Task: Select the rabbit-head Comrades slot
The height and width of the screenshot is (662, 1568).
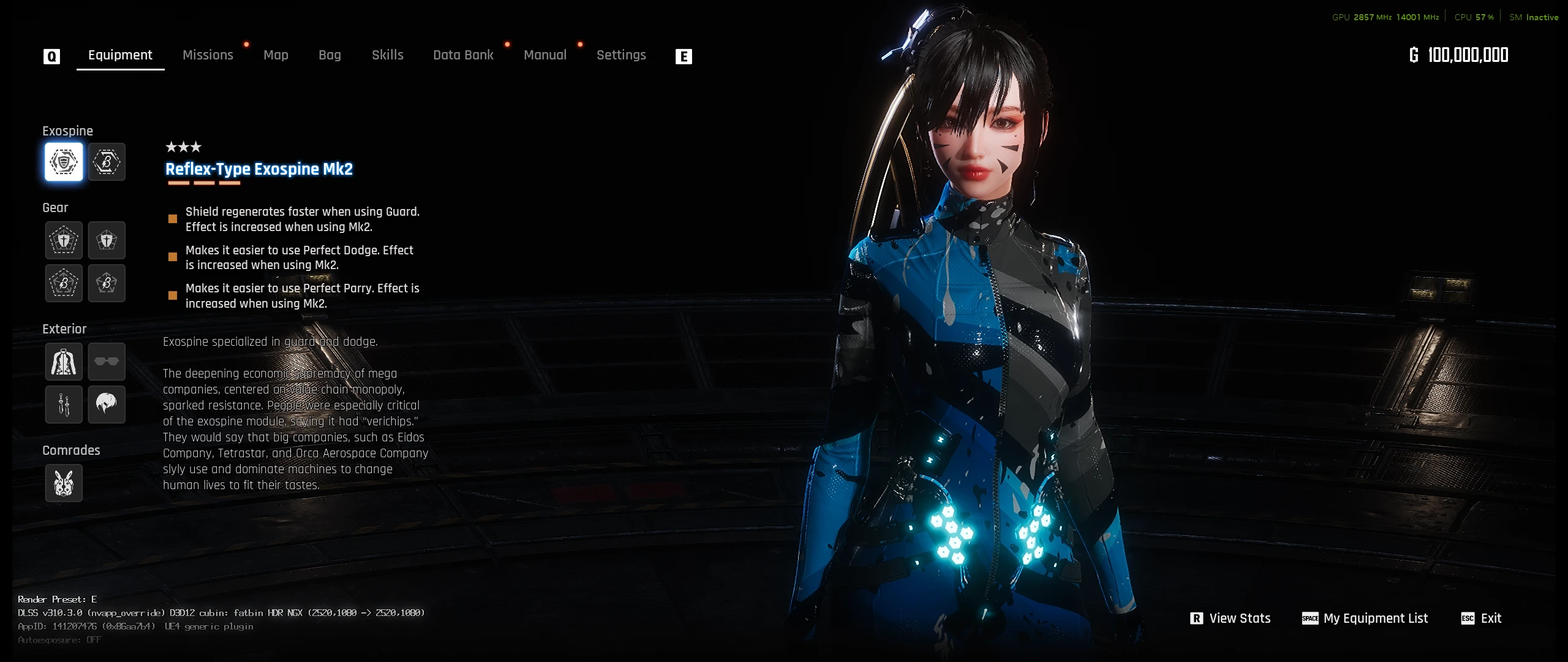Action: tap(64, 483)
